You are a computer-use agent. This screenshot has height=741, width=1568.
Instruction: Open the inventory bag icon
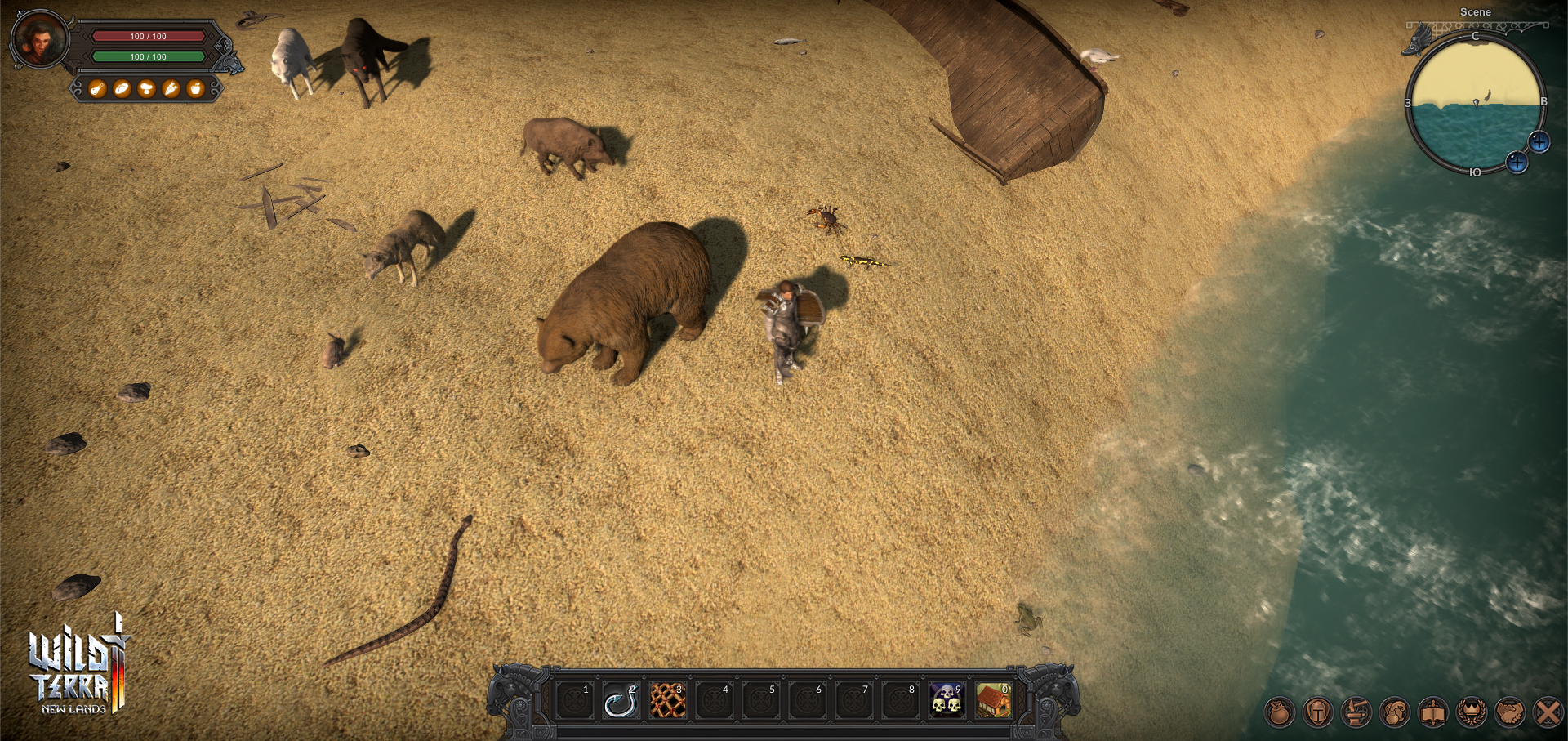click(x=1279, y=712)
